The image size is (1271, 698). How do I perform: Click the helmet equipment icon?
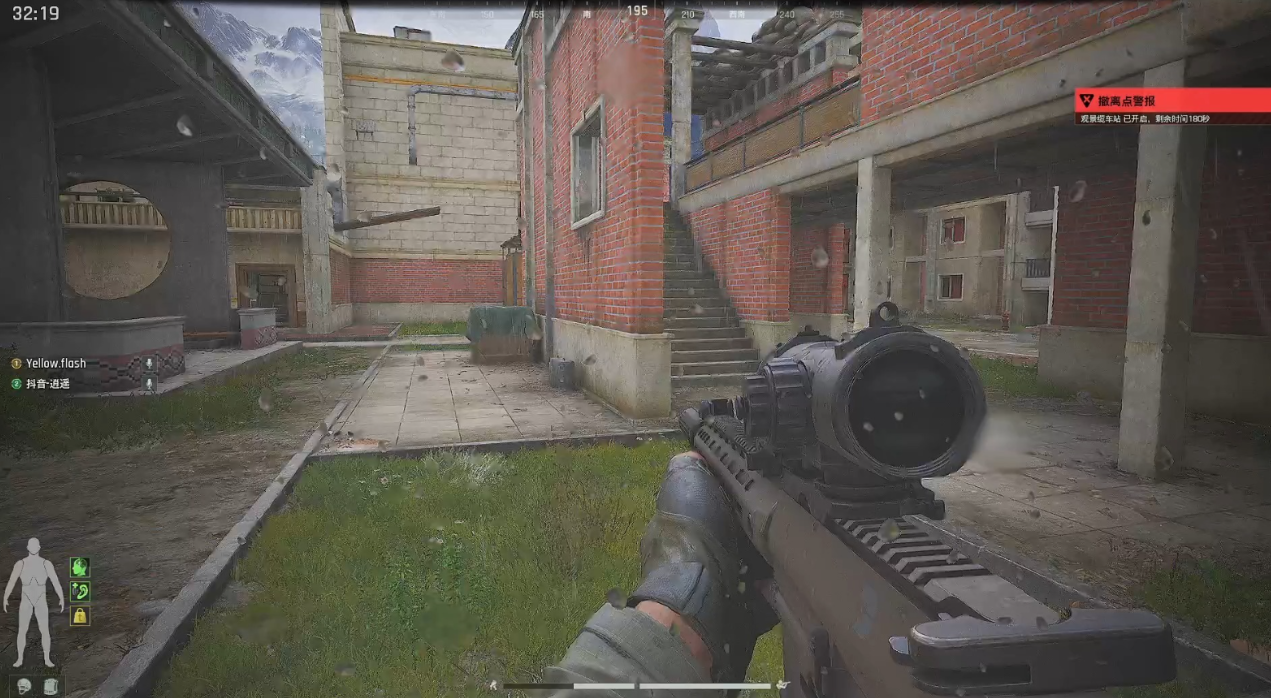point(24,685)
